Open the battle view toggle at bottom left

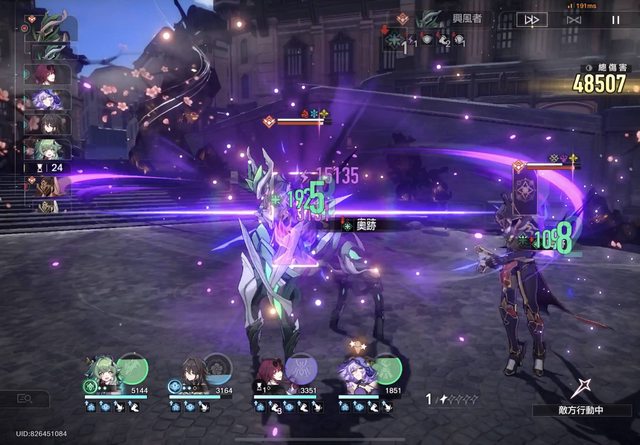(24, 398)
